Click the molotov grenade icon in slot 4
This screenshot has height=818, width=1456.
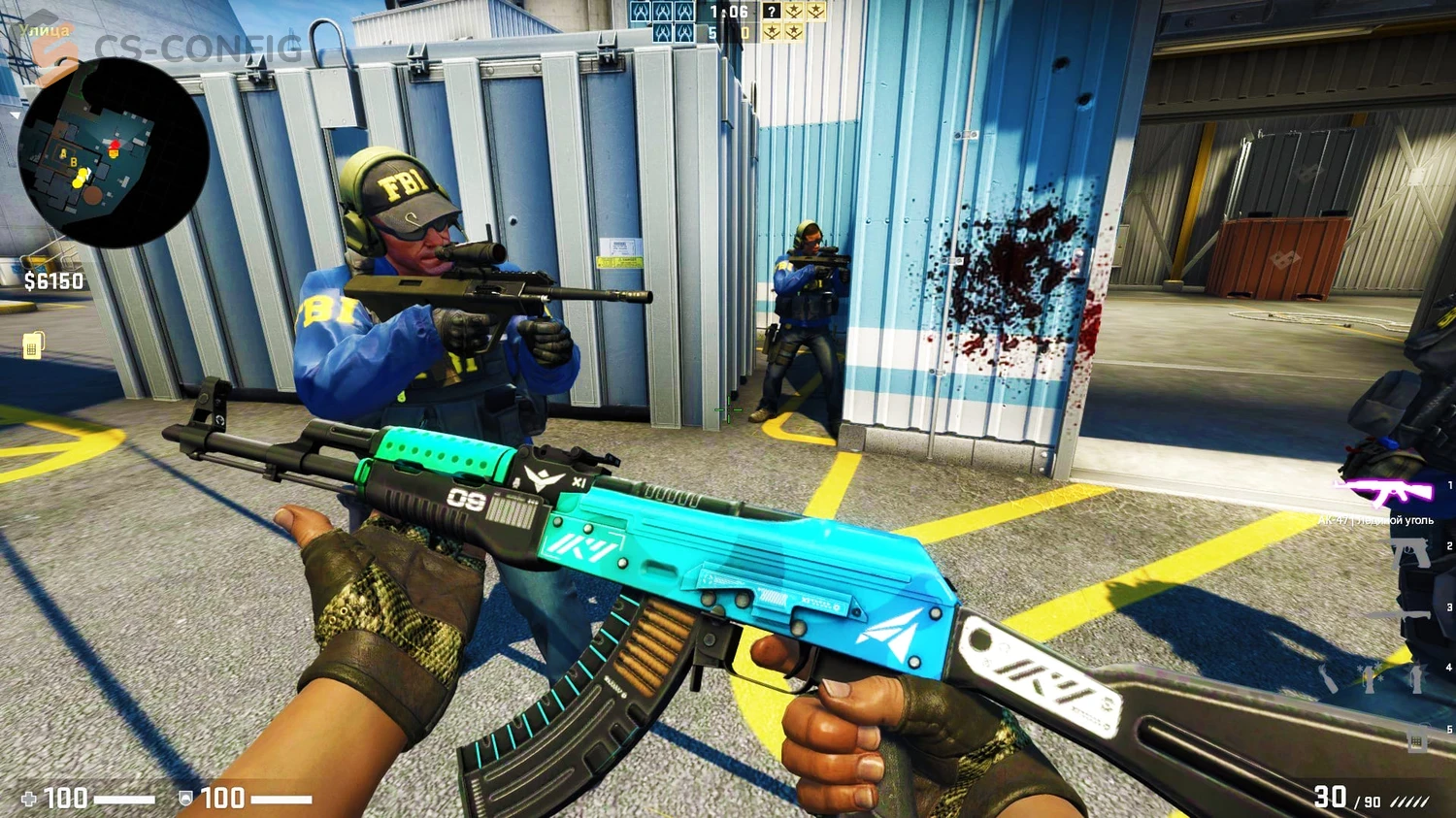1328,679
